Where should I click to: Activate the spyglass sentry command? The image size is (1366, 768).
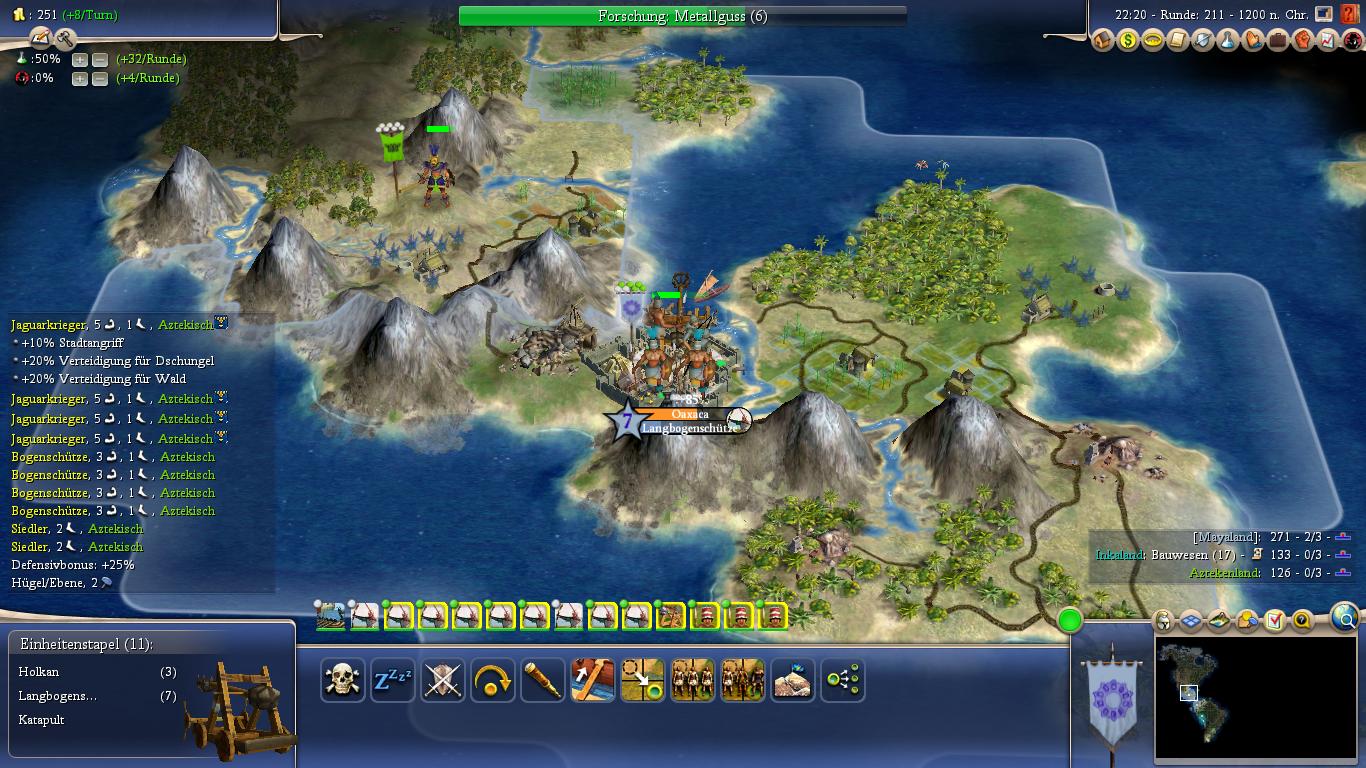[x=543, y=681]
